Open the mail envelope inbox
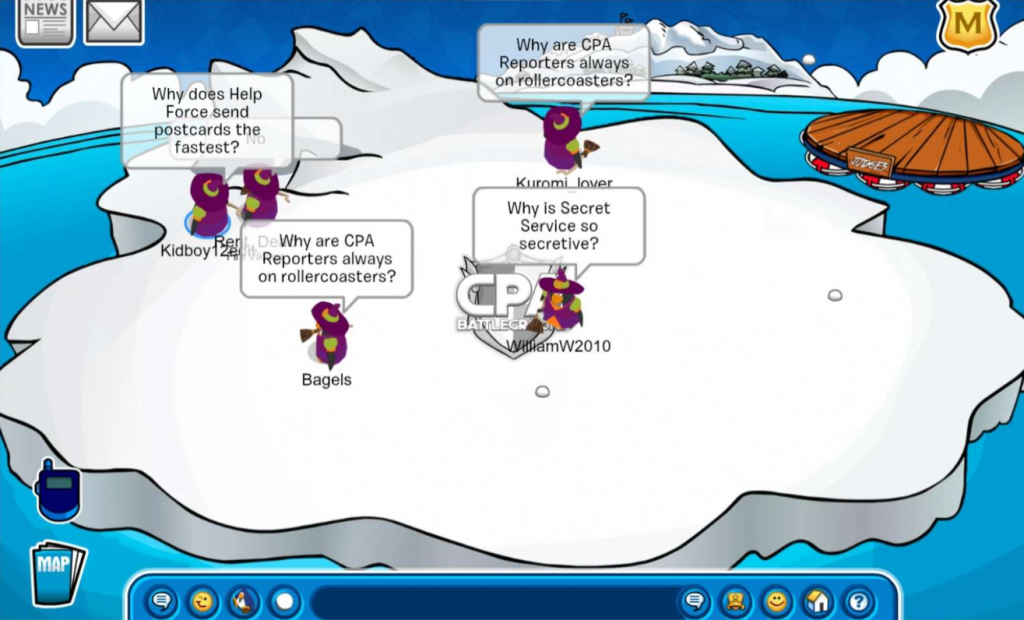Screen dimensions: 1024x620 [113, 21]
